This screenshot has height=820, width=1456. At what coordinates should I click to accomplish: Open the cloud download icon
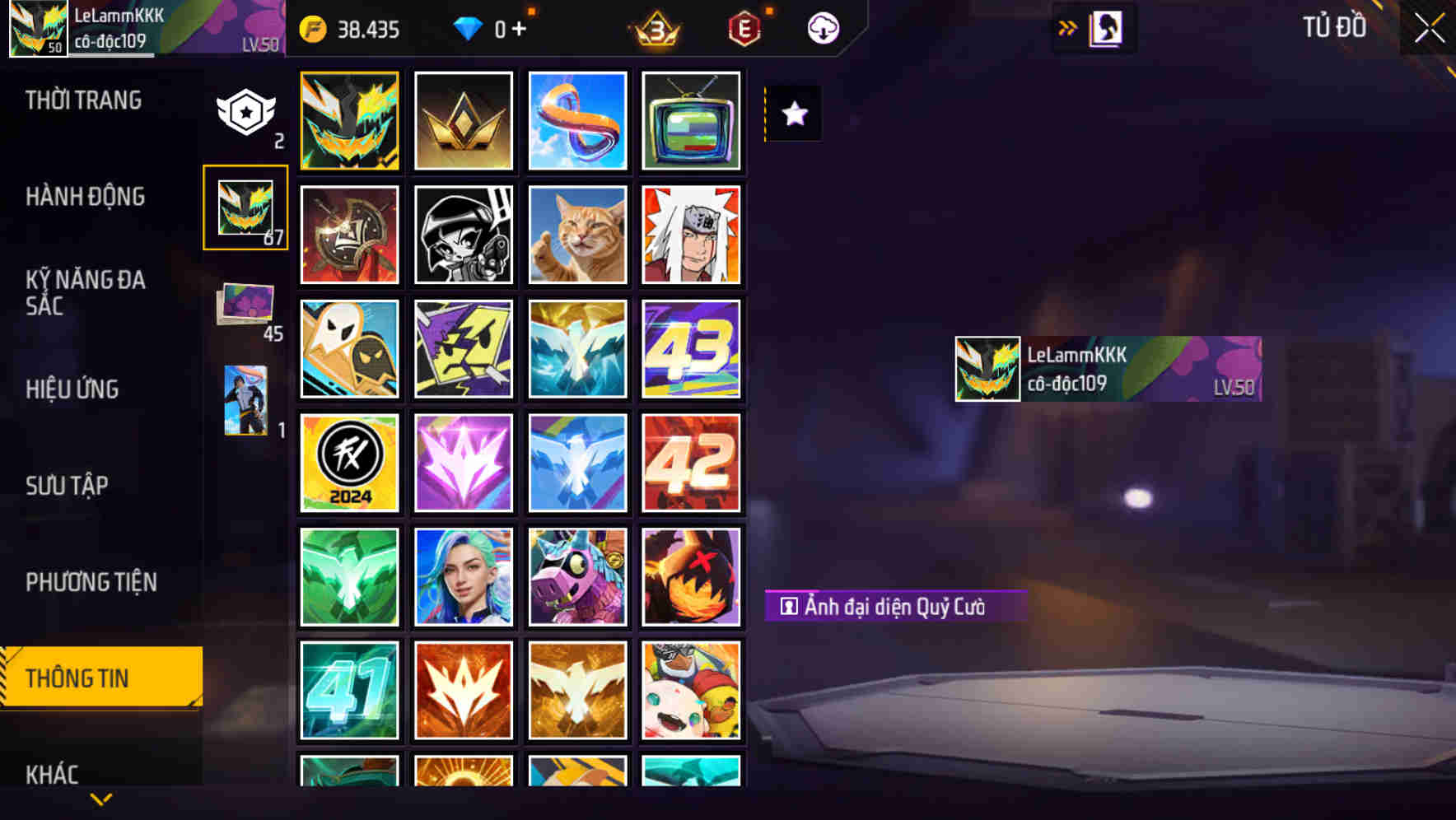(822, 29)
